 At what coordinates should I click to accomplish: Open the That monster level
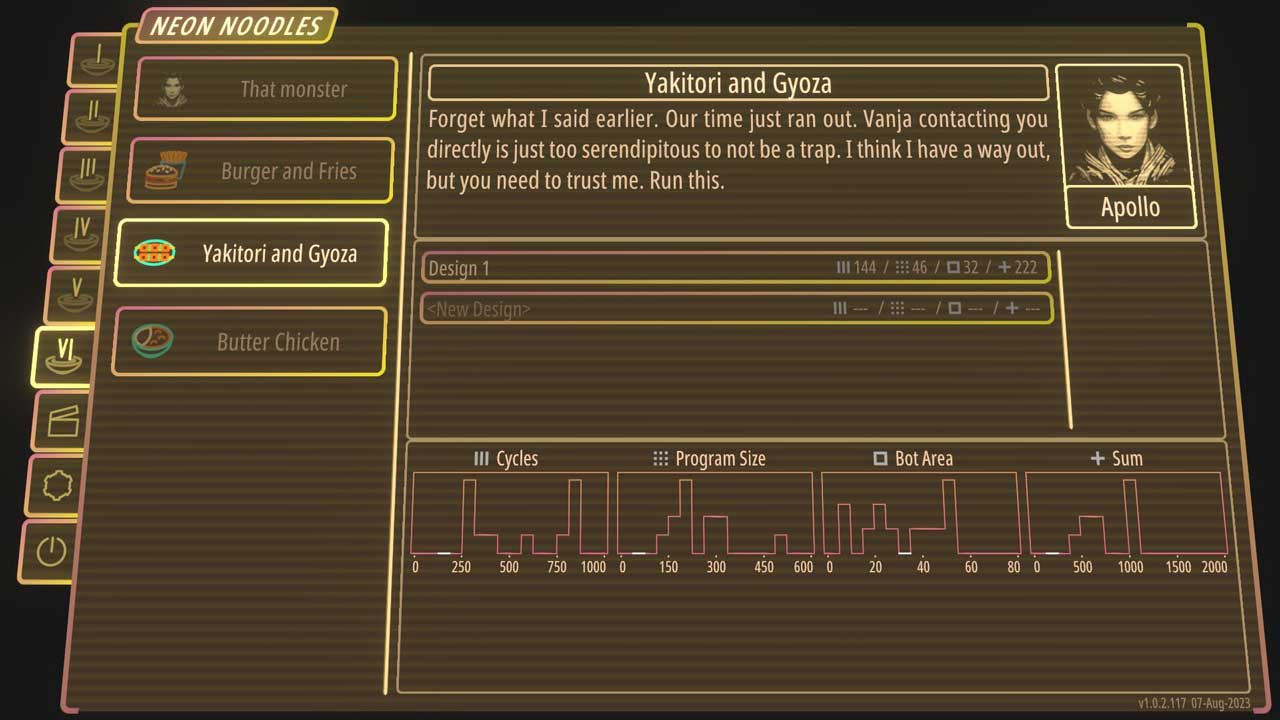(266, 89)
